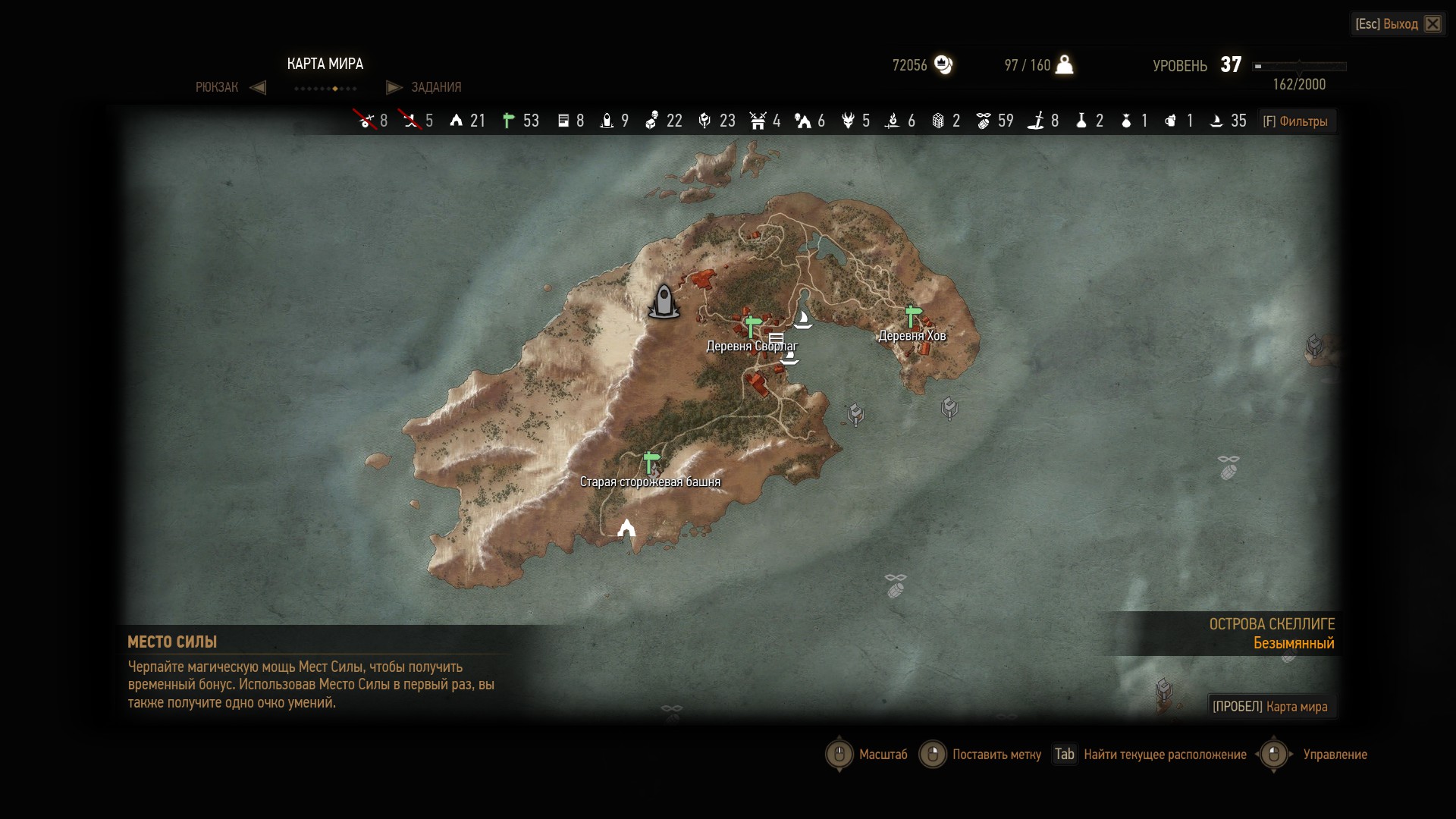Select the sailboat marker near Сворлаг harbor
Viewport: 1456px width, 819px height.
(x=803, y=319)
